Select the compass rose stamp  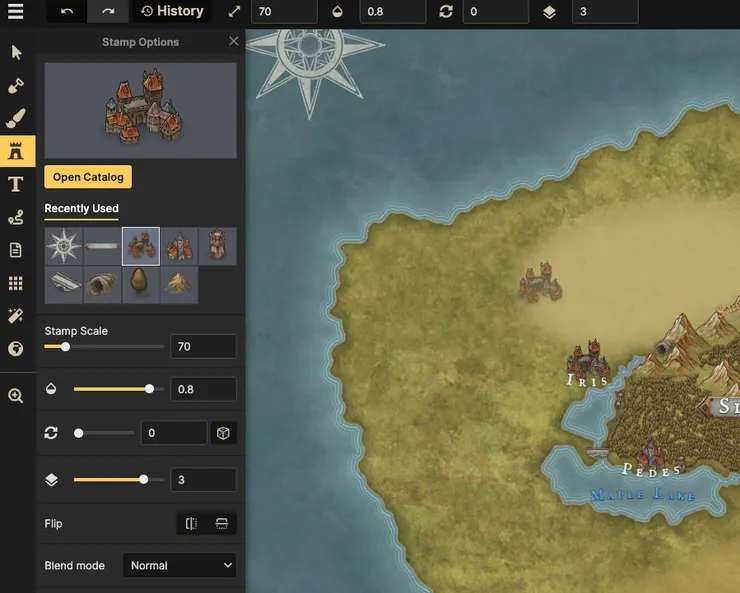click(x=64, y=246)
